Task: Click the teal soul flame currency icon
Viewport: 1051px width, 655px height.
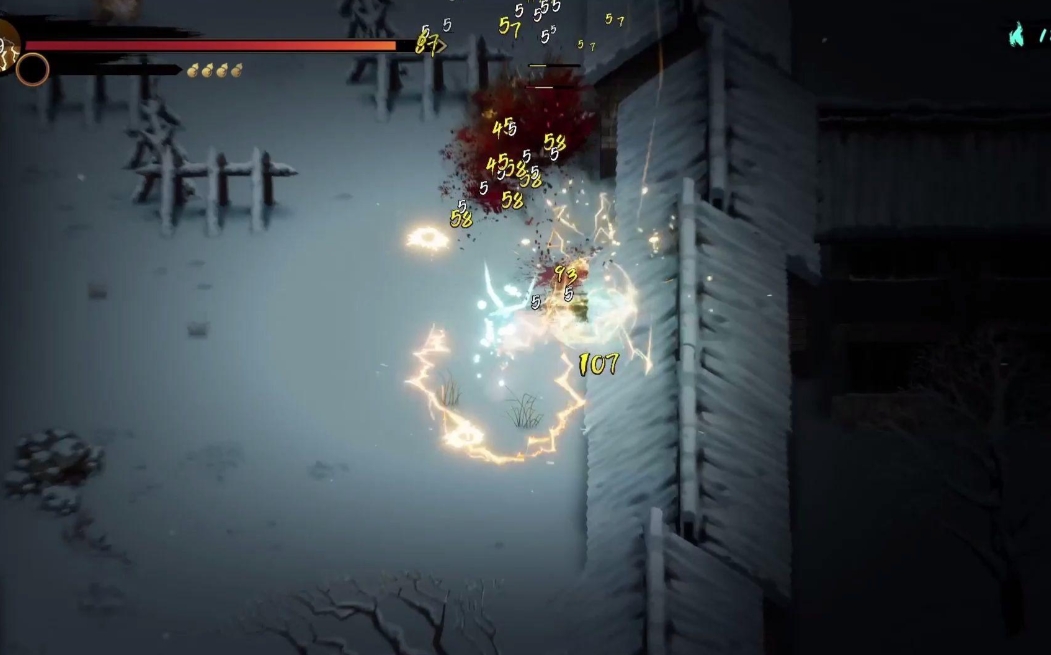Action: click(x=1017, y=36)
